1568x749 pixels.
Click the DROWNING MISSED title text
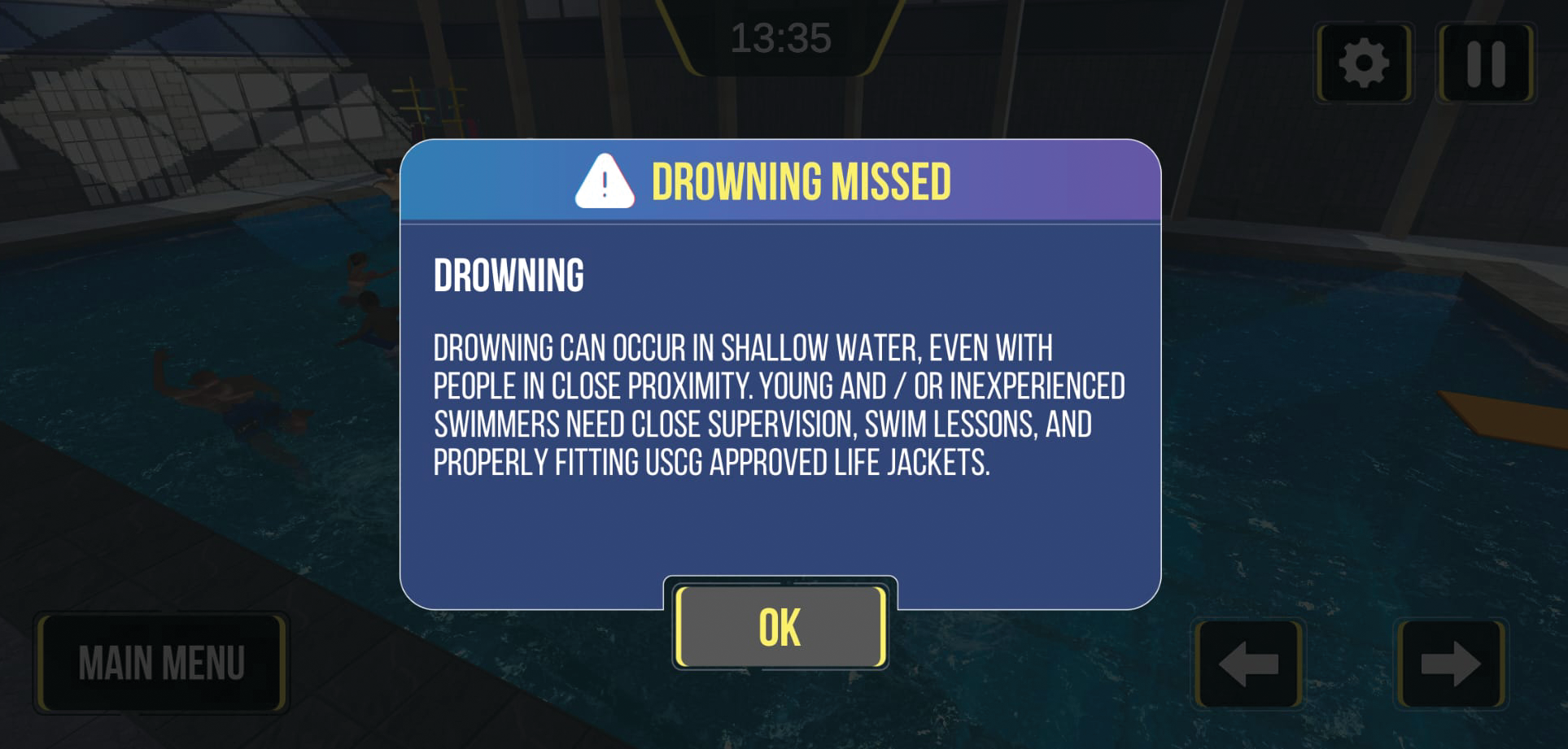tap(802, 181)
